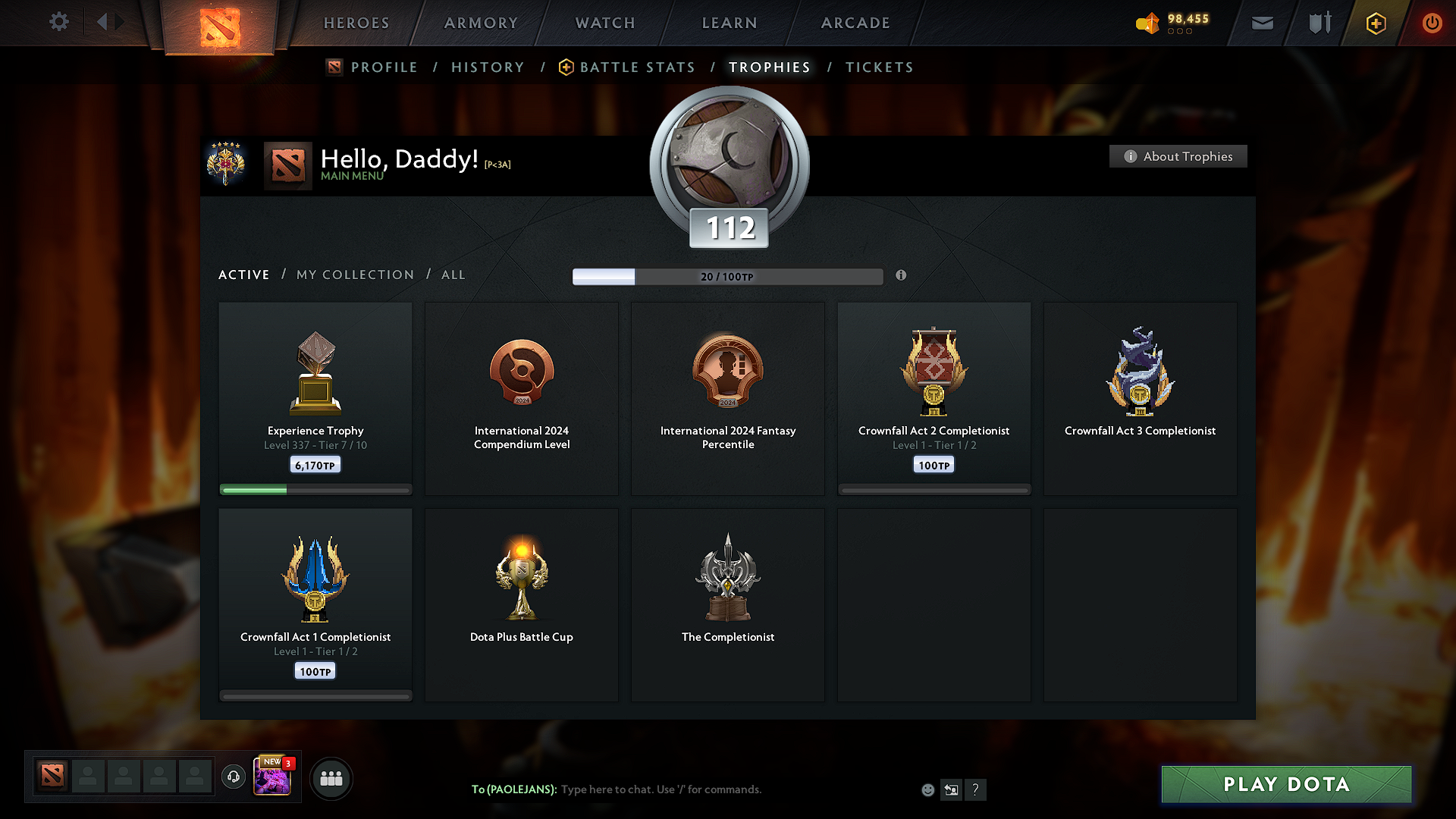Click the emoticon smiley in chat bar
The width and height of the screenshot is (1456, 819).
pyautogui.click(x=927, y=789)
